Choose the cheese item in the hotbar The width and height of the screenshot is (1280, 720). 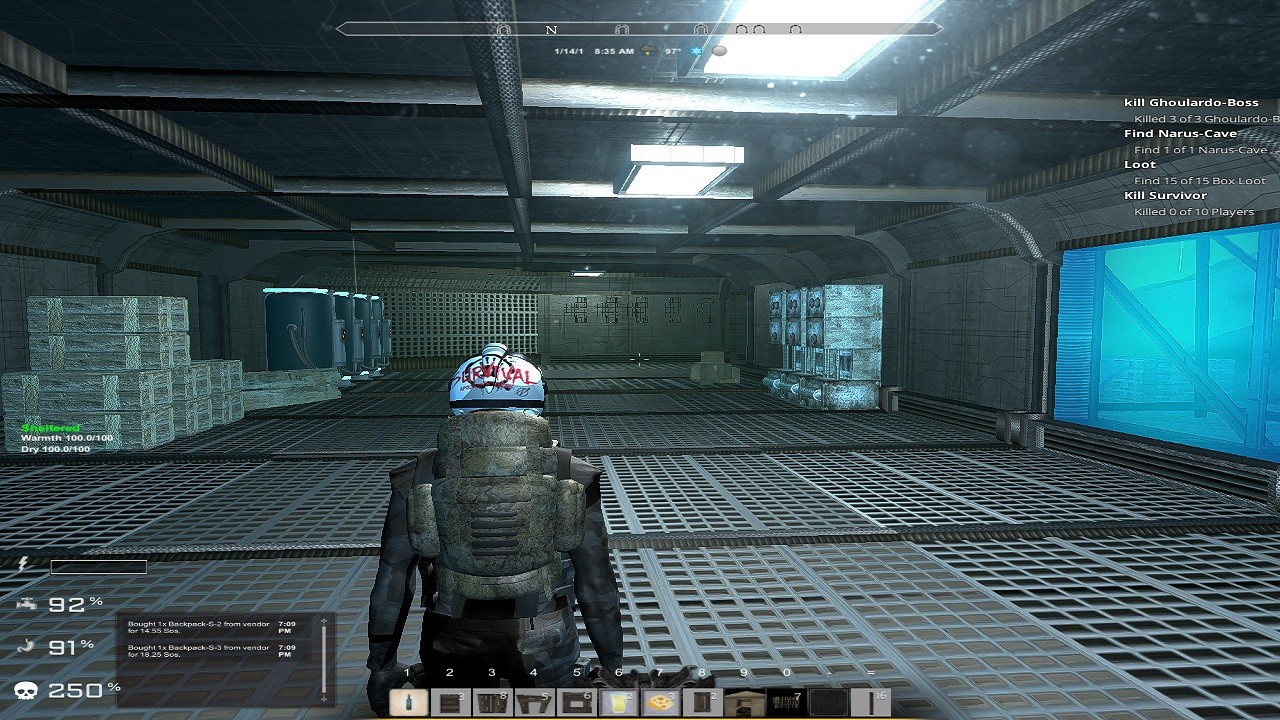pyautogui.click(x=660, y=702)
